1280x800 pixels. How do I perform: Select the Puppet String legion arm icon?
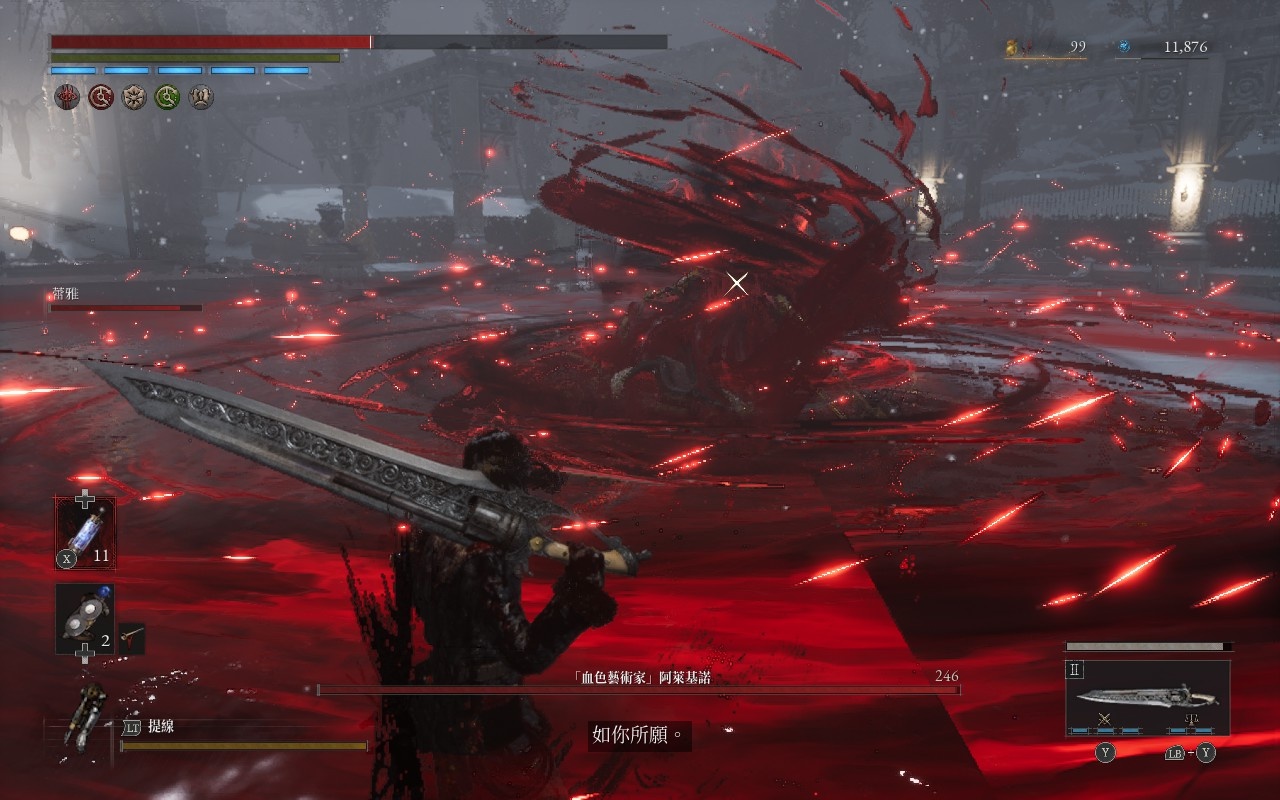(84, 715)
